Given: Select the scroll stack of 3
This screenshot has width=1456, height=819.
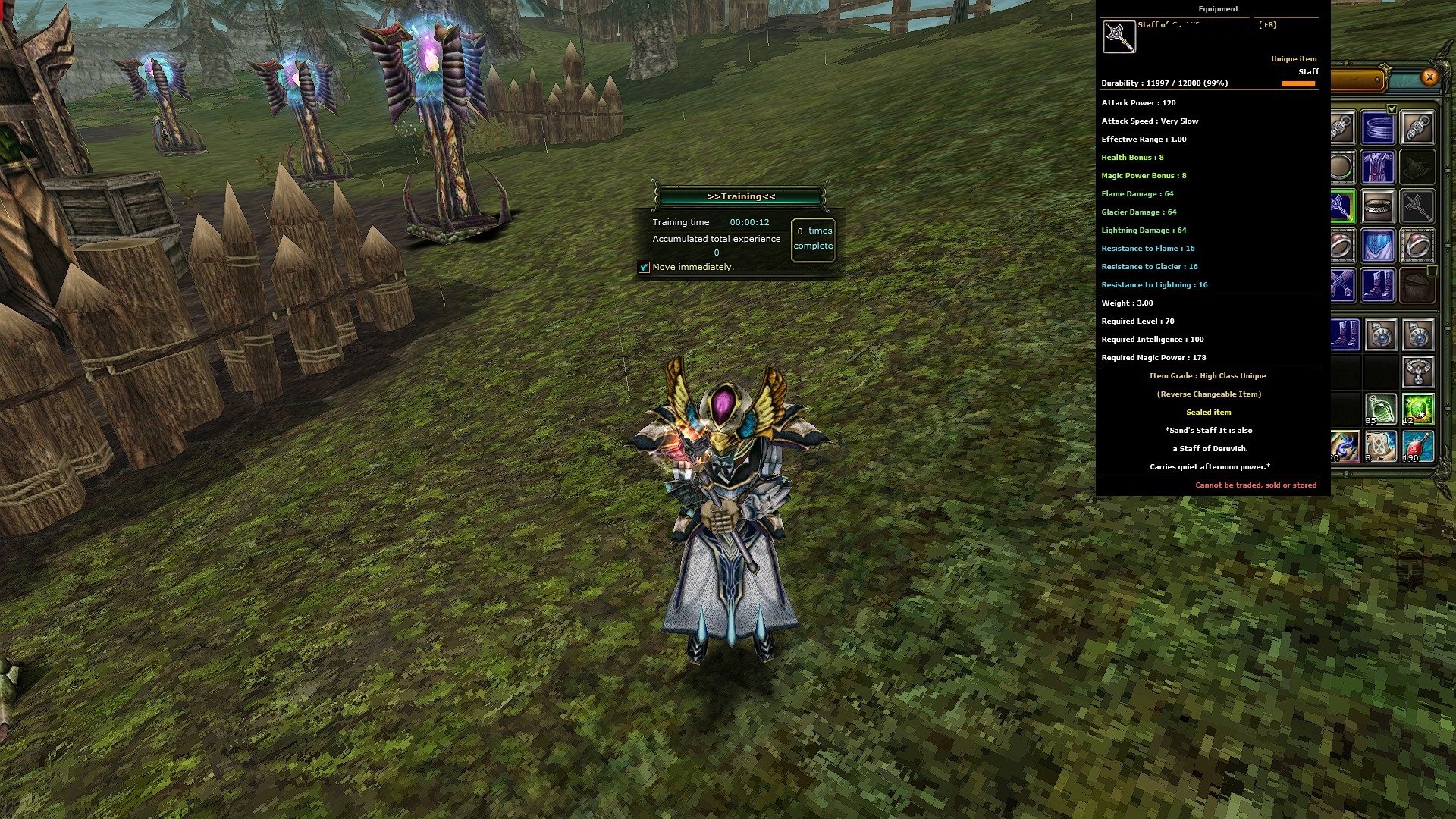Looking at the screenshot, I should point(1381,446).
